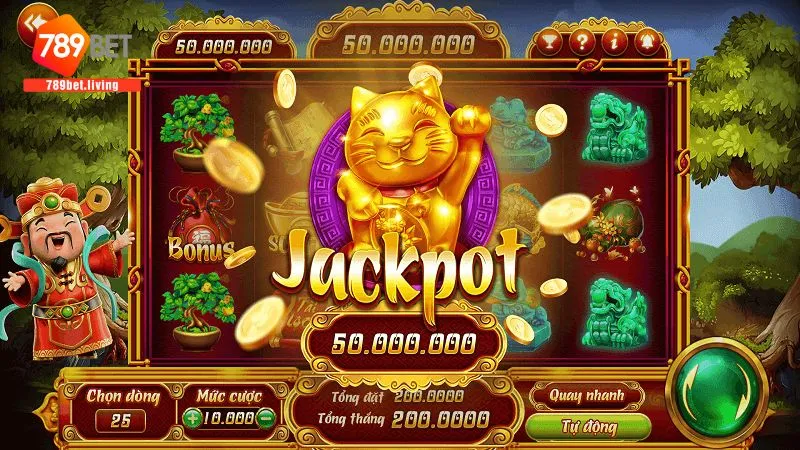Decrease bet with the green minus button

pos(265,419)
